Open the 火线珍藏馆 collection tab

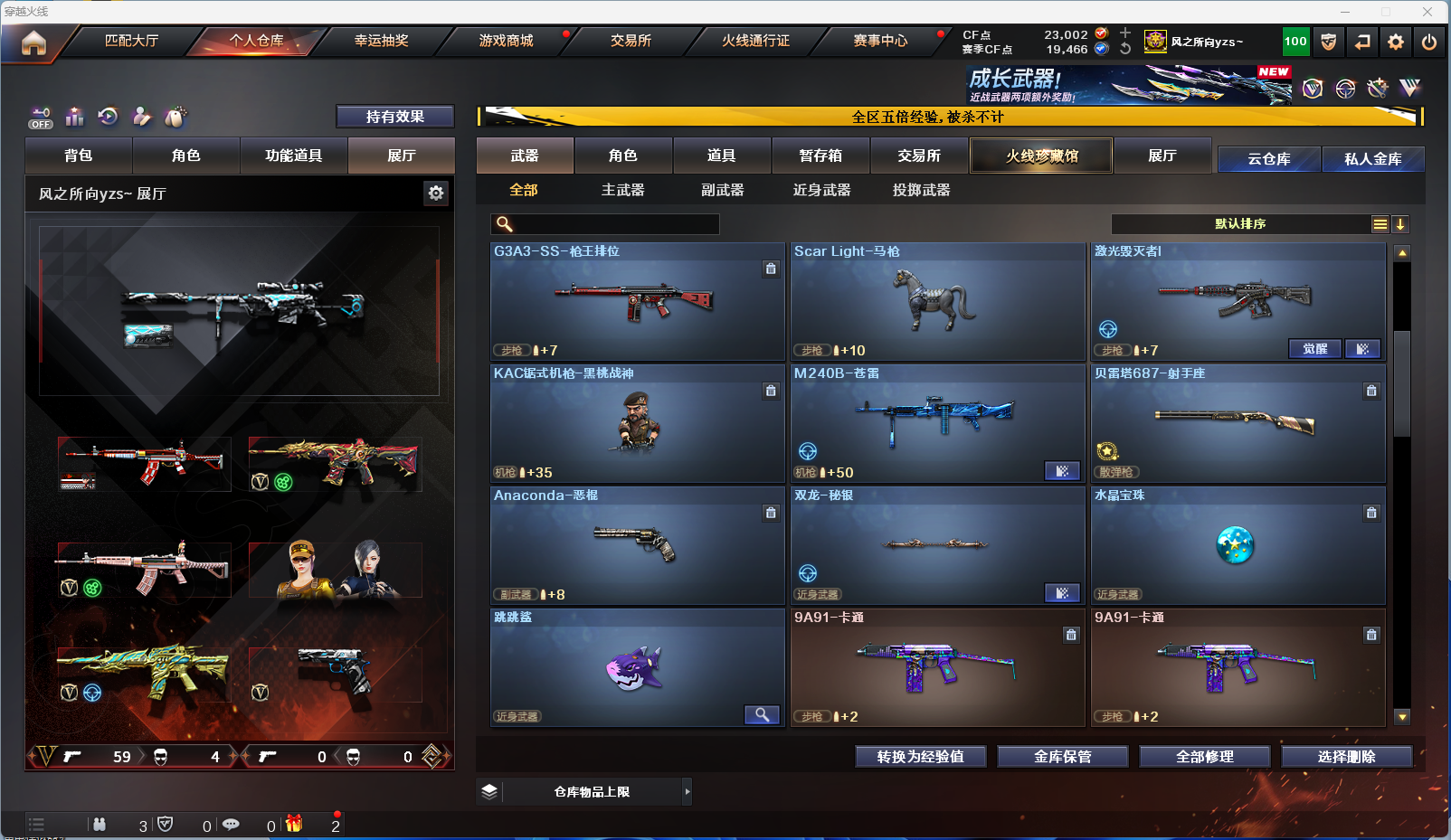pyautogui.click(x=1041, y=156)
